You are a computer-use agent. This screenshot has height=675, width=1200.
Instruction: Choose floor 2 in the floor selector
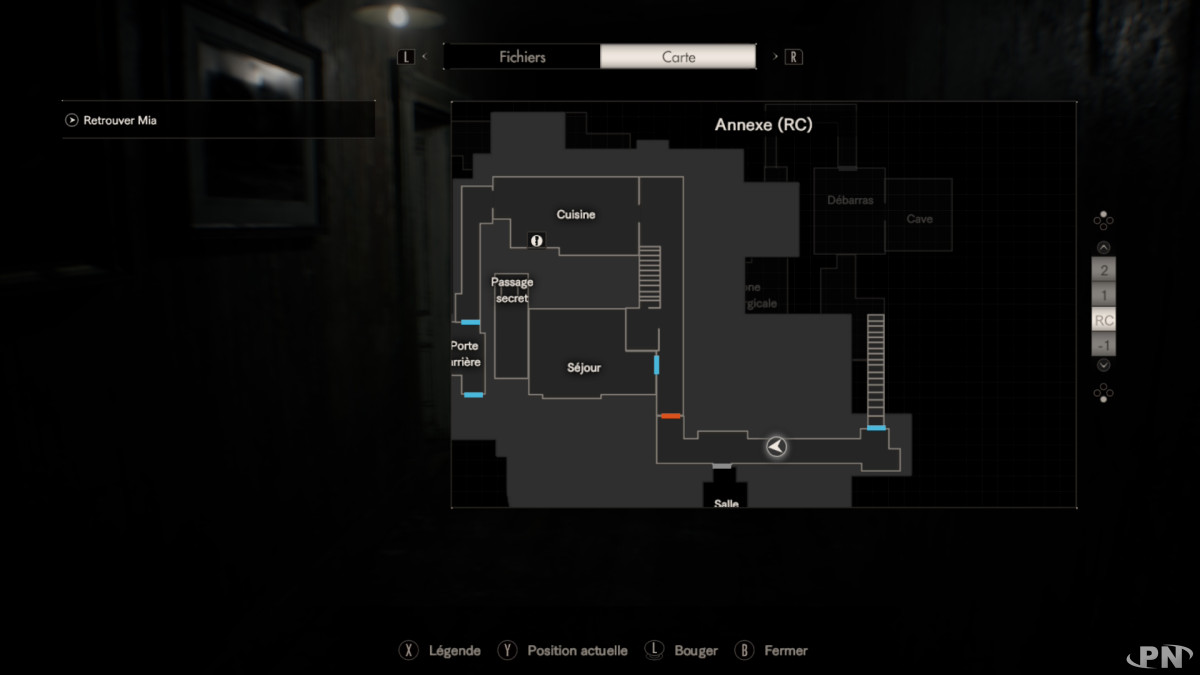pos(1103,270)
